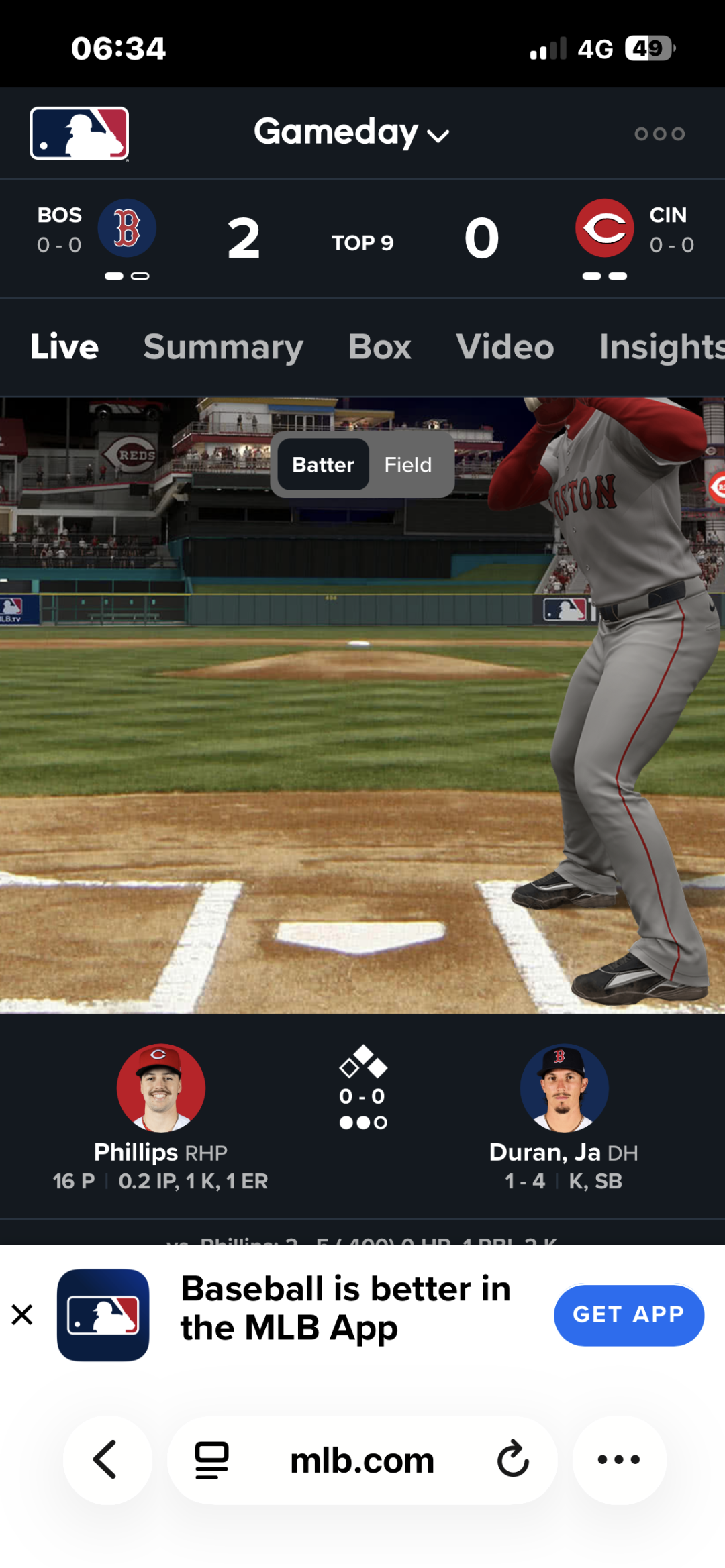Reload the mlb.com page

coord(513,1459)
